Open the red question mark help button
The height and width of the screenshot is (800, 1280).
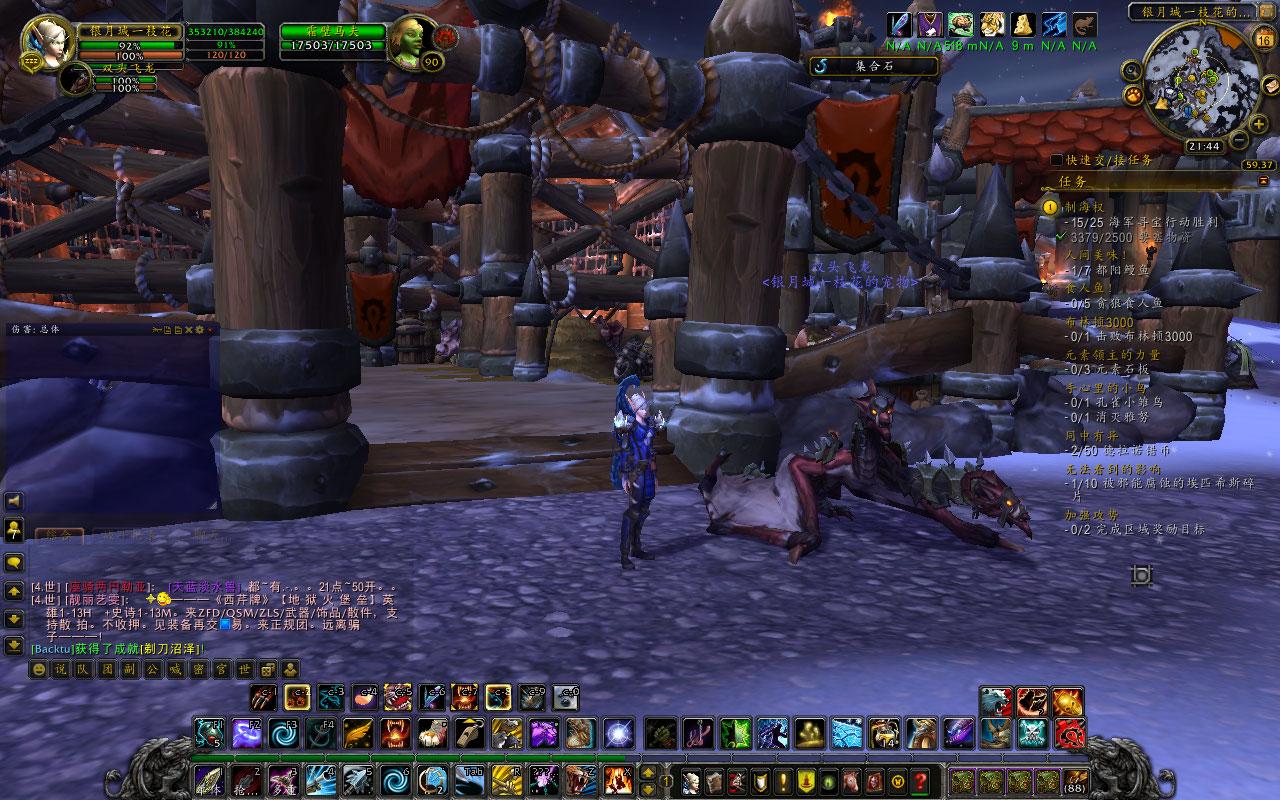click(x=920, y=781)
